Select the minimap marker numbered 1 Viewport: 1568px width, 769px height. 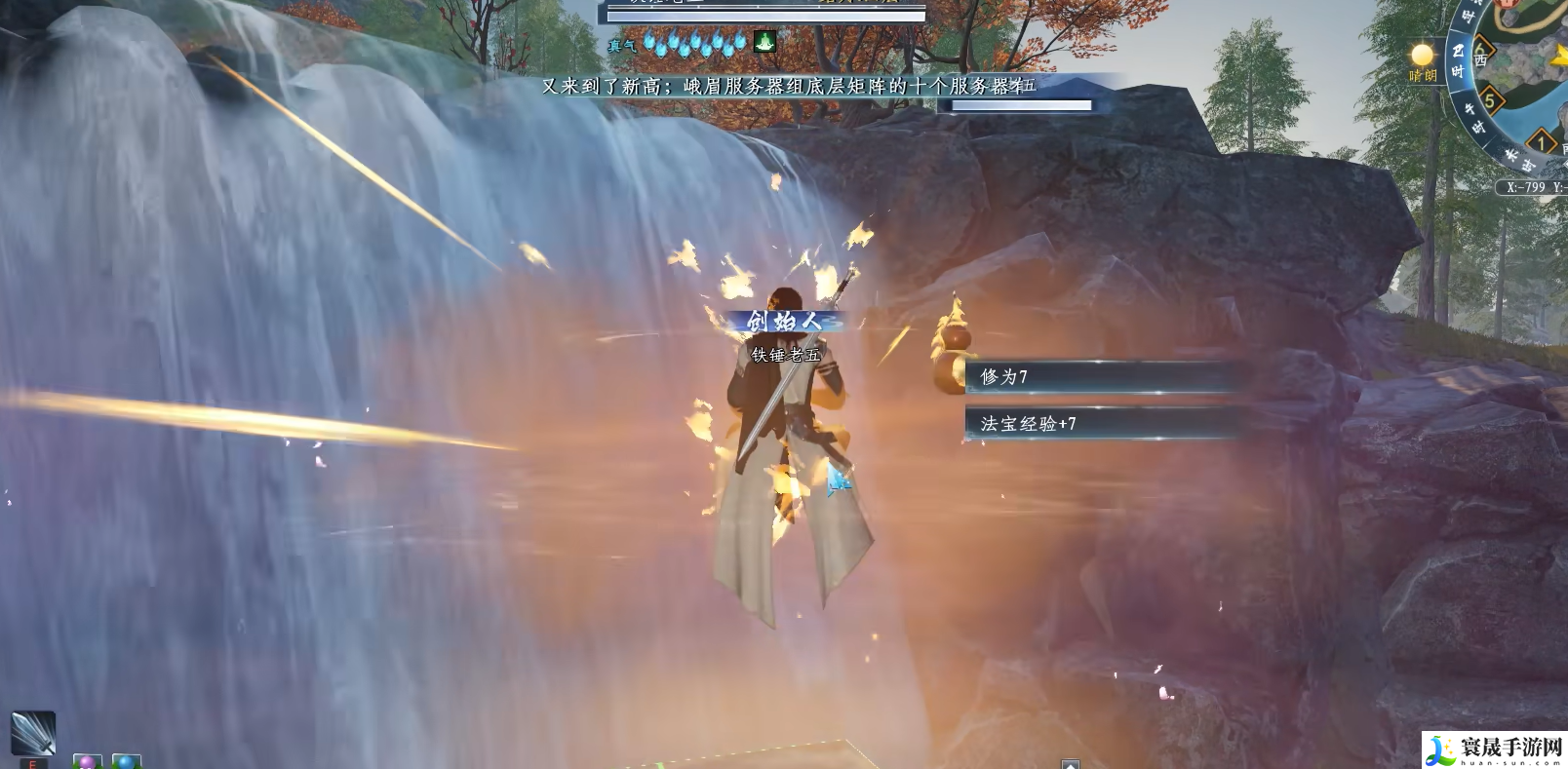(1542, 143)
